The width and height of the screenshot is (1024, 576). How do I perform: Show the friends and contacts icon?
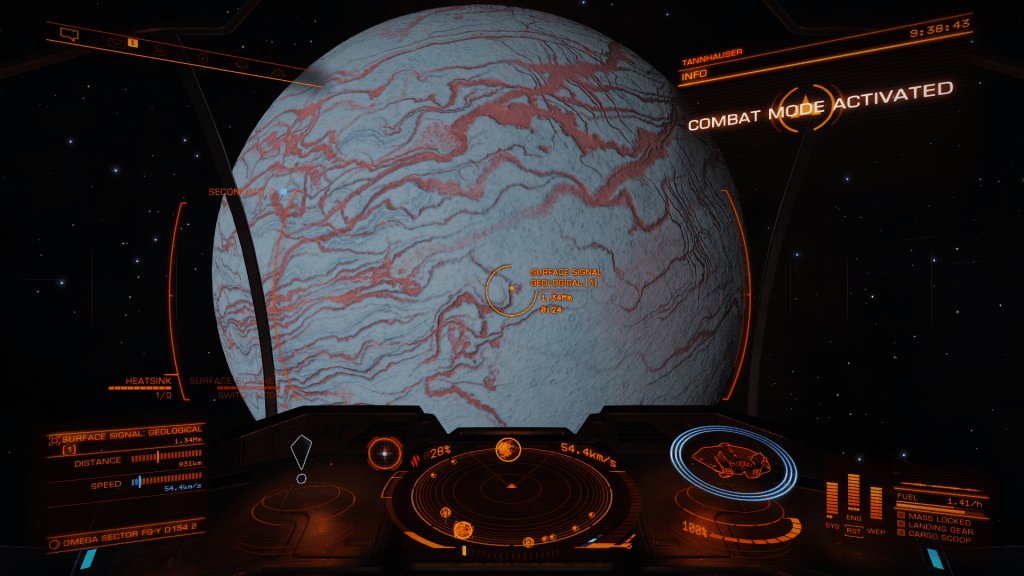coord(160,49)
